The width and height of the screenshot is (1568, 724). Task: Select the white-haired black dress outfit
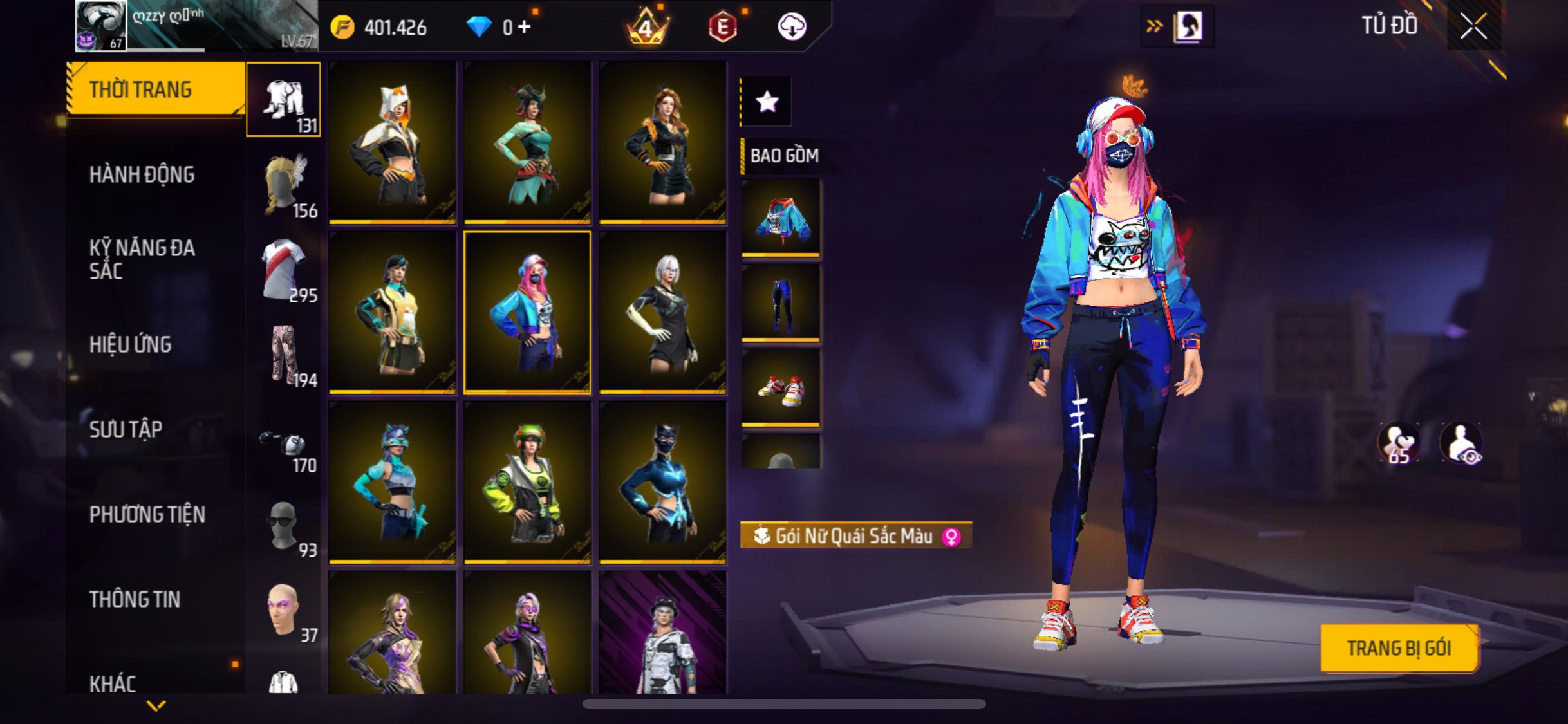(662, 312)
